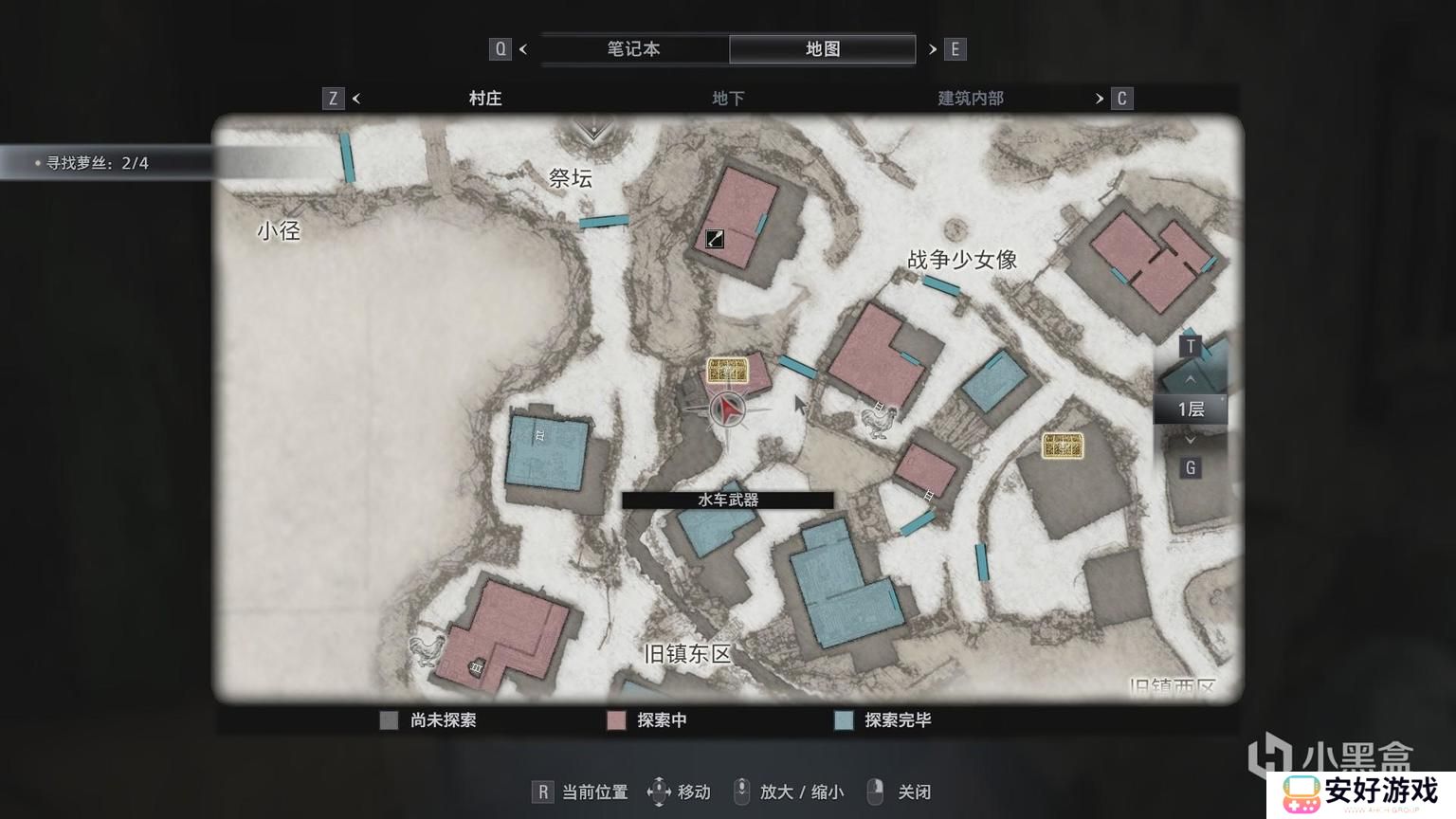Image resolution: width=1456 pixels, height=819 pixels.
Task: Click the right arrow beside 地图
Action: click(933, 49)
